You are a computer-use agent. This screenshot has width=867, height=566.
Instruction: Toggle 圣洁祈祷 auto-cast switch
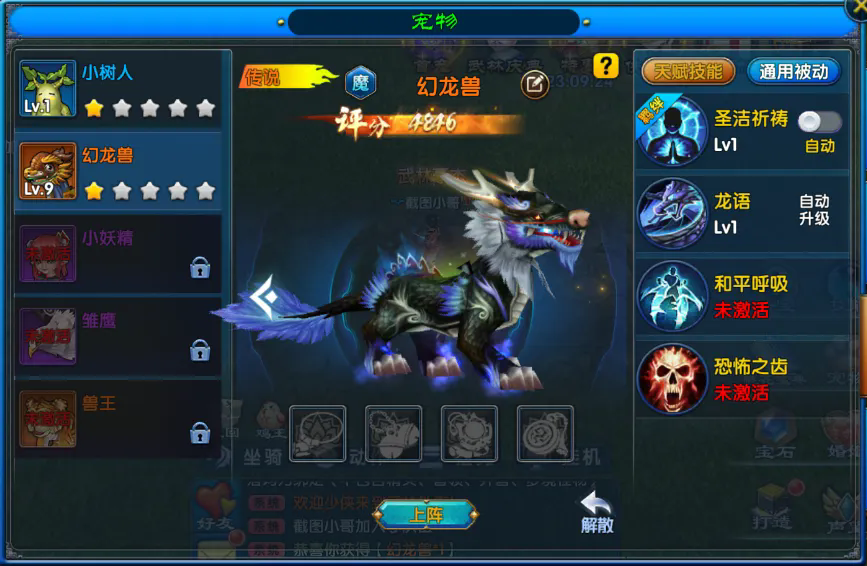coord(819,122)
